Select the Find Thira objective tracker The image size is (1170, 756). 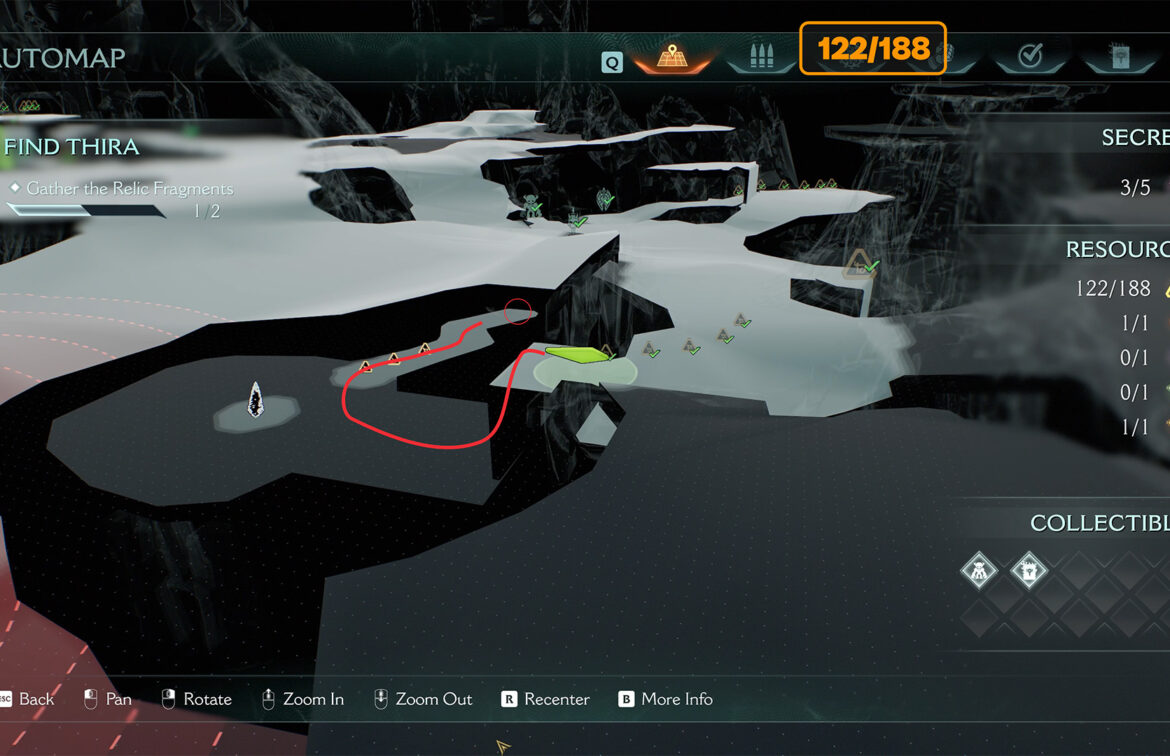pyautogui.click(x=72, y=147)
